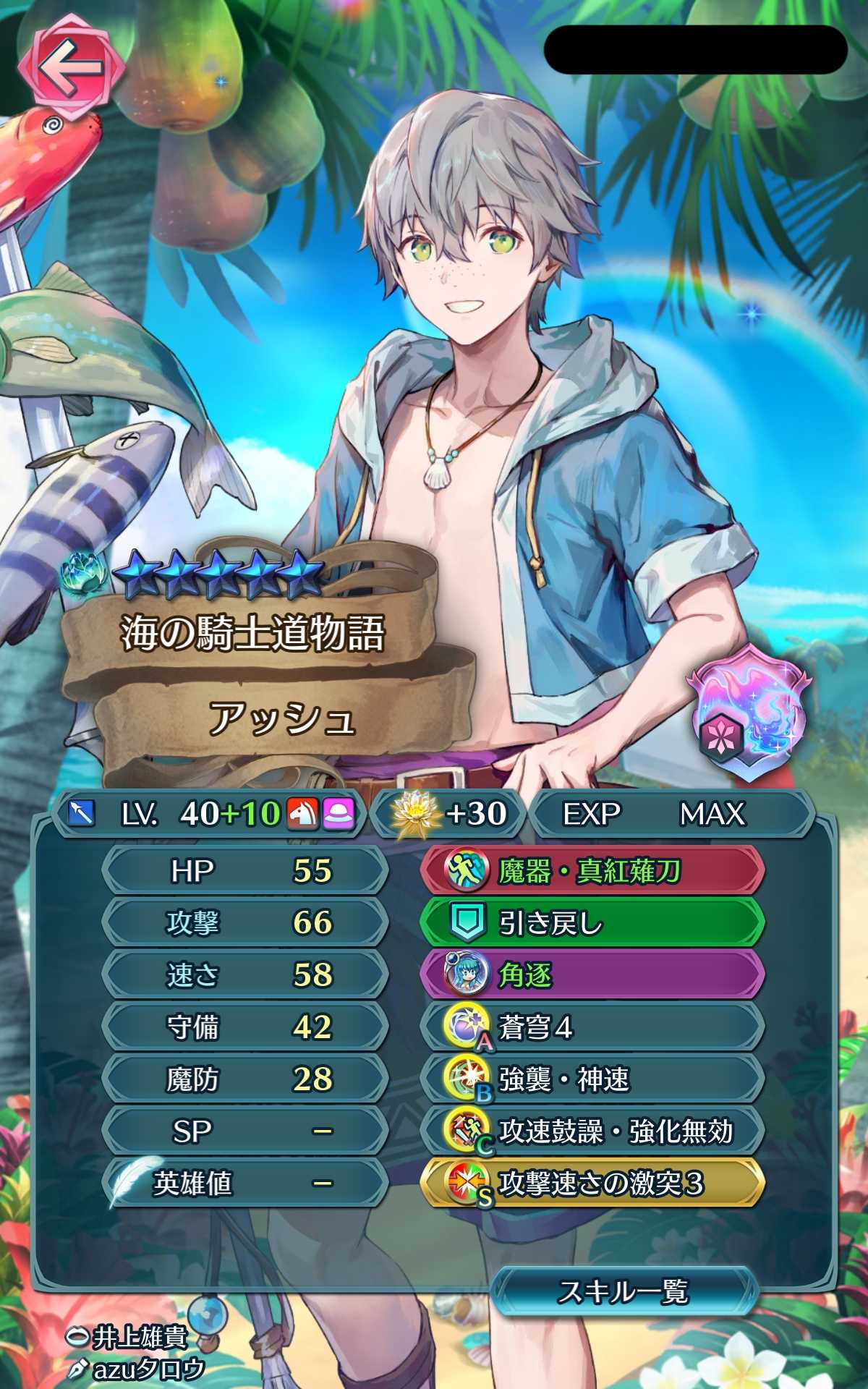This screenshot has width=868, height=1389.
Task: Open the sacred seal 攻撃速さの激突3
Action: pyautogui.click(x=592, y=1184)
